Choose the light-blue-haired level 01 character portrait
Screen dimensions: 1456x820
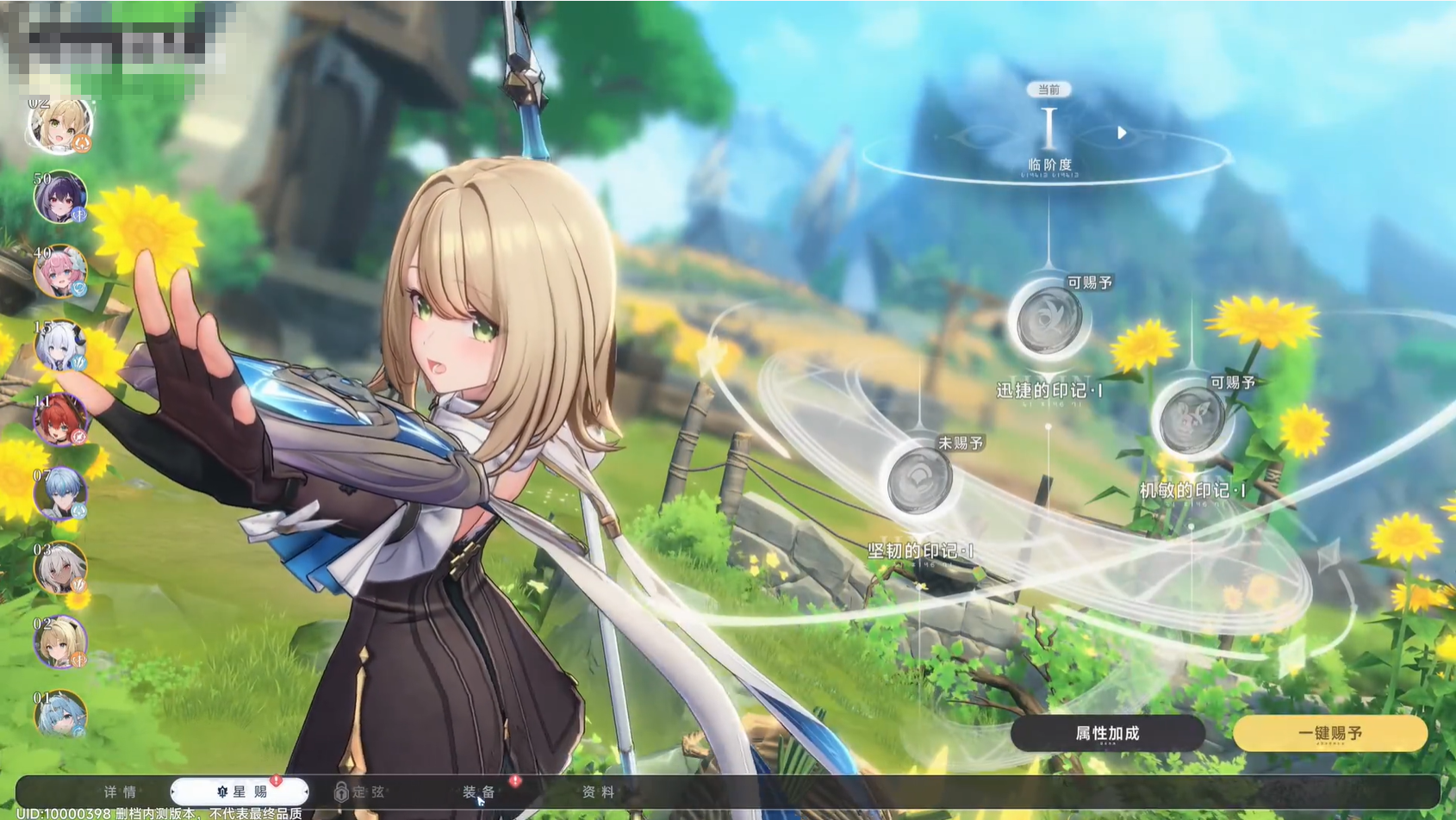click(60, 715)
